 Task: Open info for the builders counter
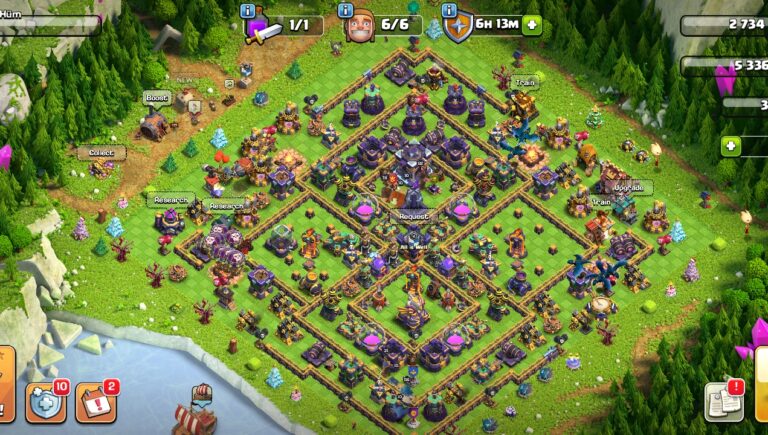345,10
